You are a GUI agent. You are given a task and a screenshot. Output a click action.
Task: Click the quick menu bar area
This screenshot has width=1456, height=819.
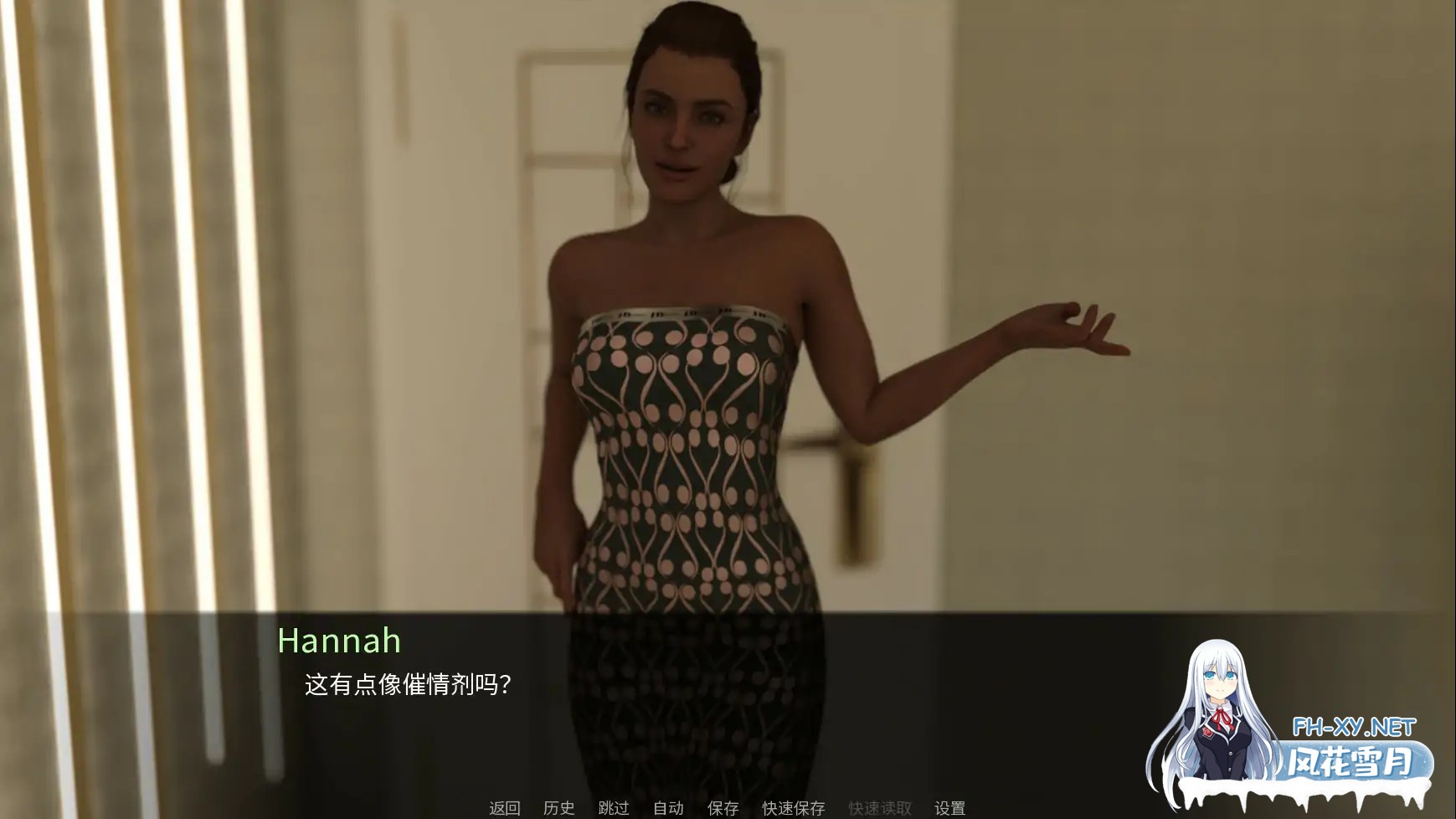728,808
